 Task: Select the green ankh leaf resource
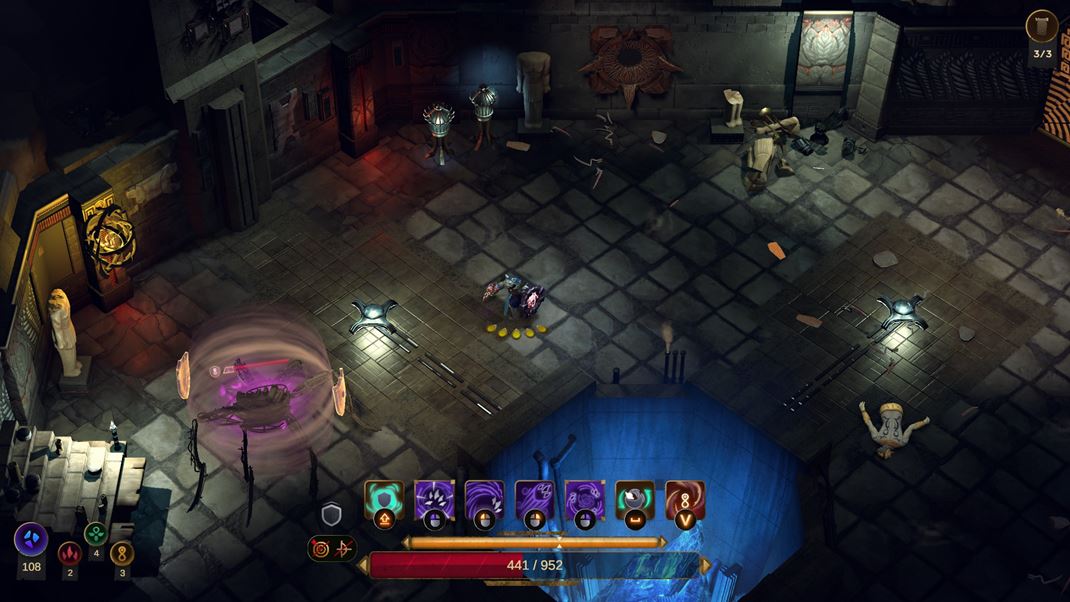[96, 534]
